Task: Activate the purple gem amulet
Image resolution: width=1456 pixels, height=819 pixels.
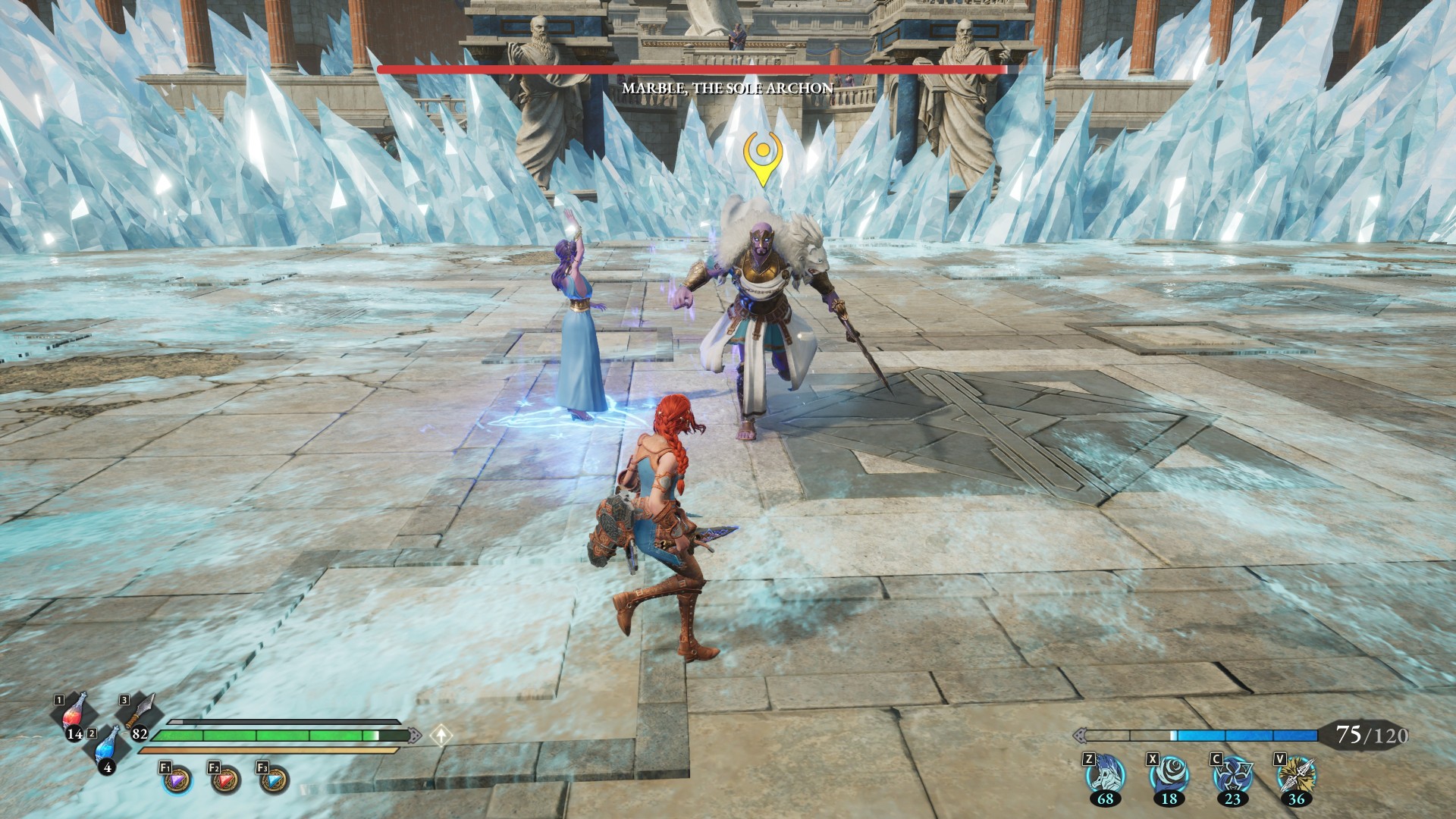Action: (x=177, y=780)
